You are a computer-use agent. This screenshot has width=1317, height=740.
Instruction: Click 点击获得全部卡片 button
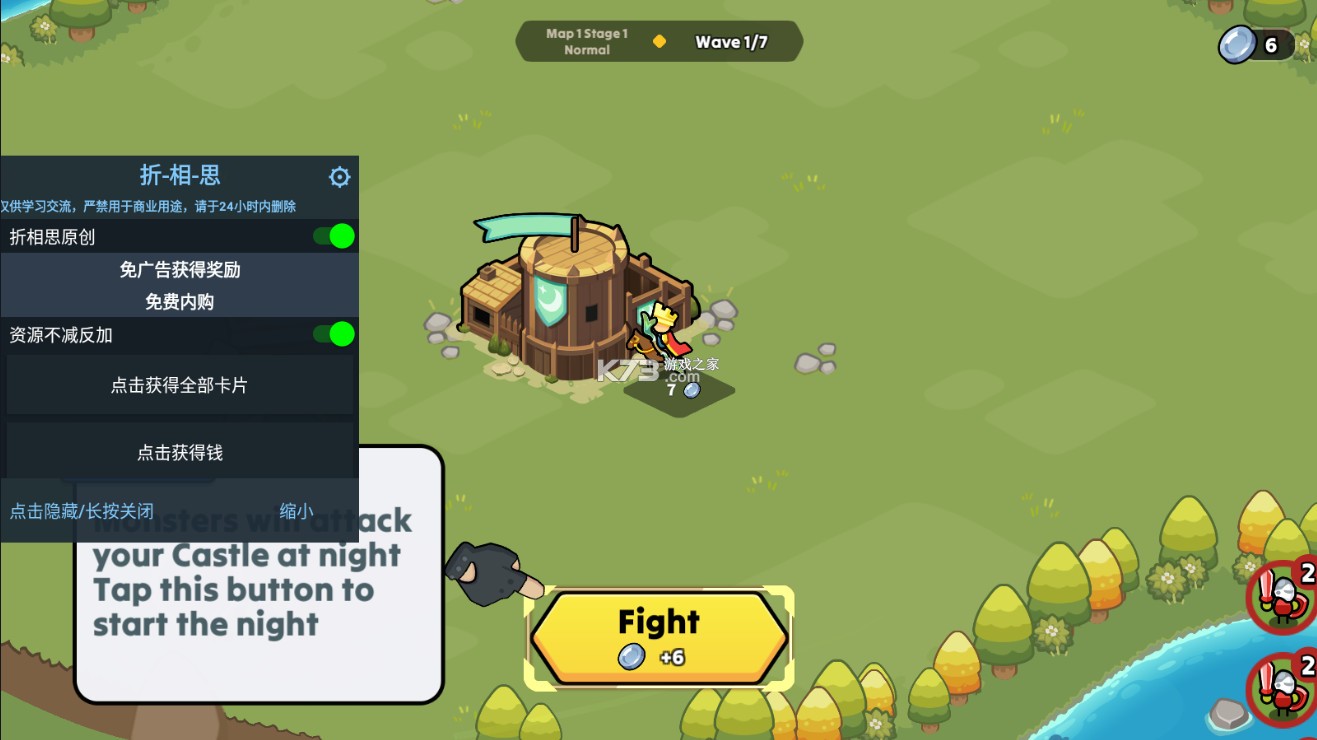[180, 385]
